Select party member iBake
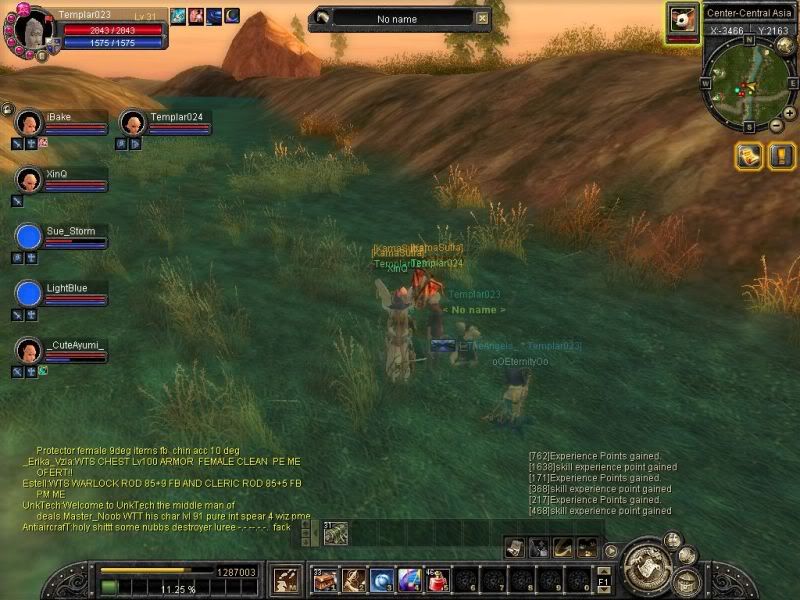Image resolution: width=800 pixels, height=600 pixels. pos(28,123)
